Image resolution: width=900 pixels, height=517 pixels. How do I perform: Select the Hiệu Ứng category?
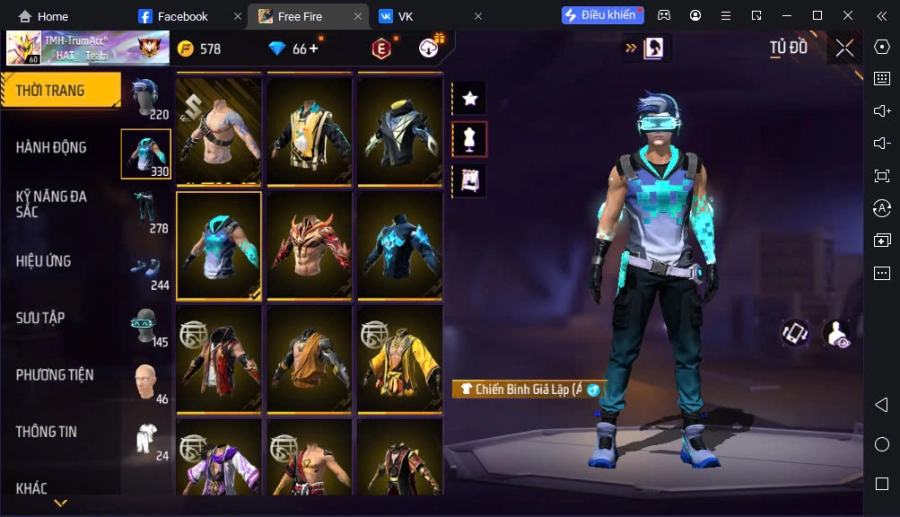44,261
